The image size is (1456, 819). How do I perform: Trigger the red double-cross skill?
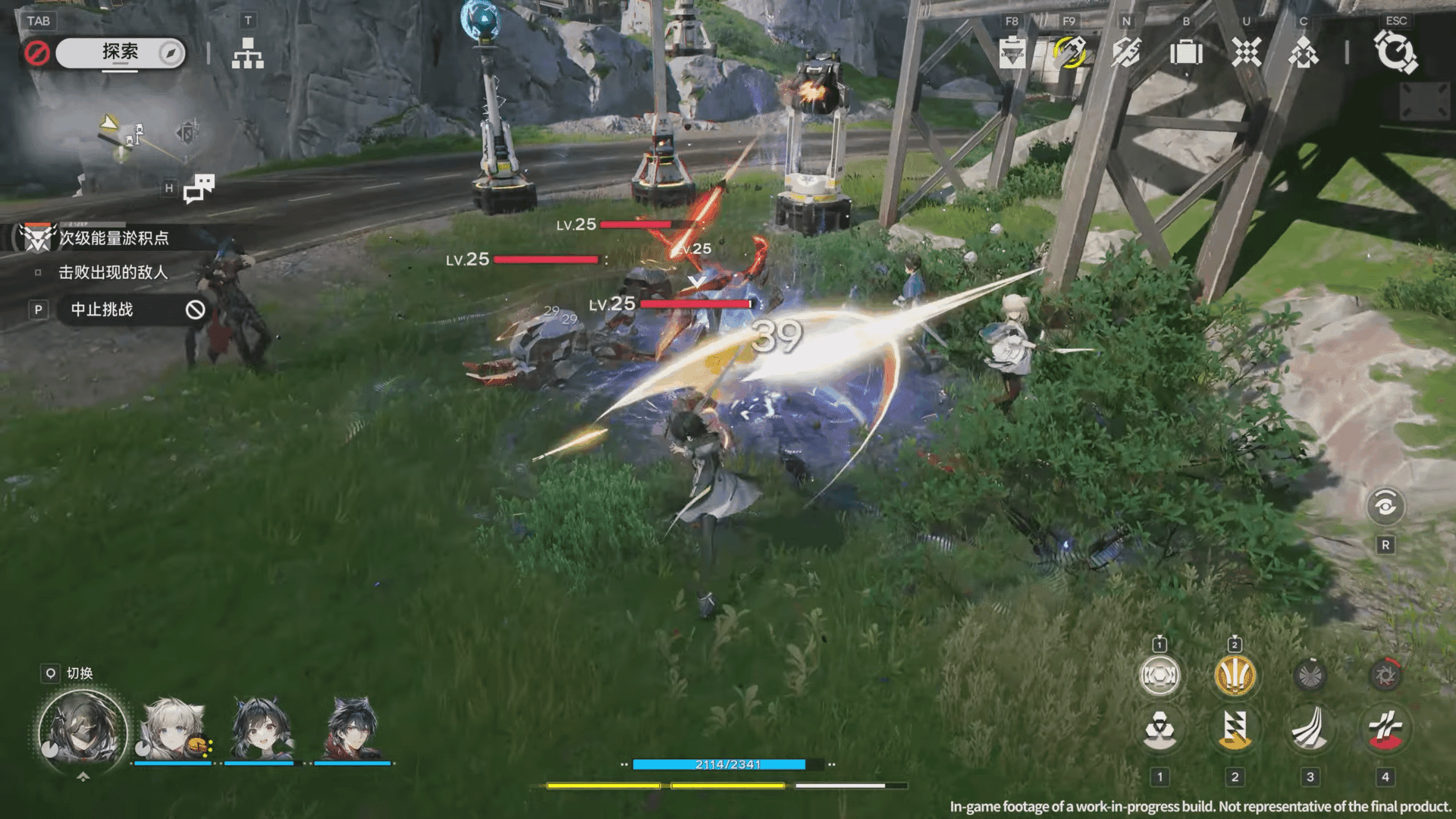point(1385,730)
